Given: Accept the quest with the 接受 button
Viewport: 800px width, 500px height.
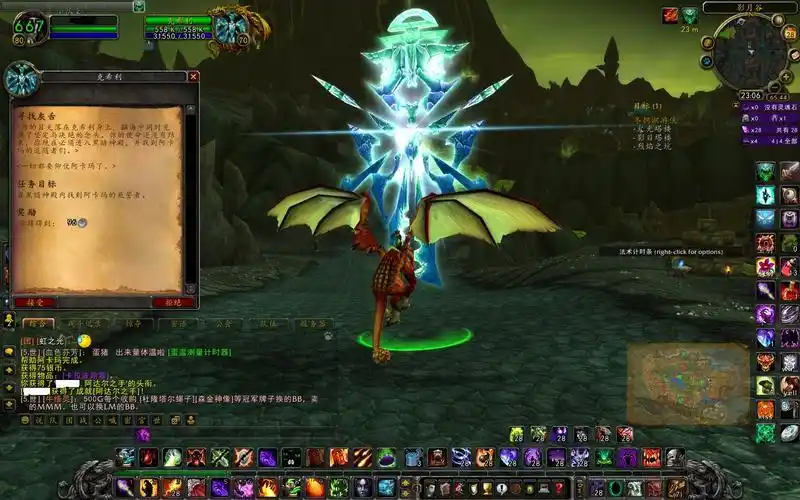Looking at the screenshot, I should click(x=35, y=301).
